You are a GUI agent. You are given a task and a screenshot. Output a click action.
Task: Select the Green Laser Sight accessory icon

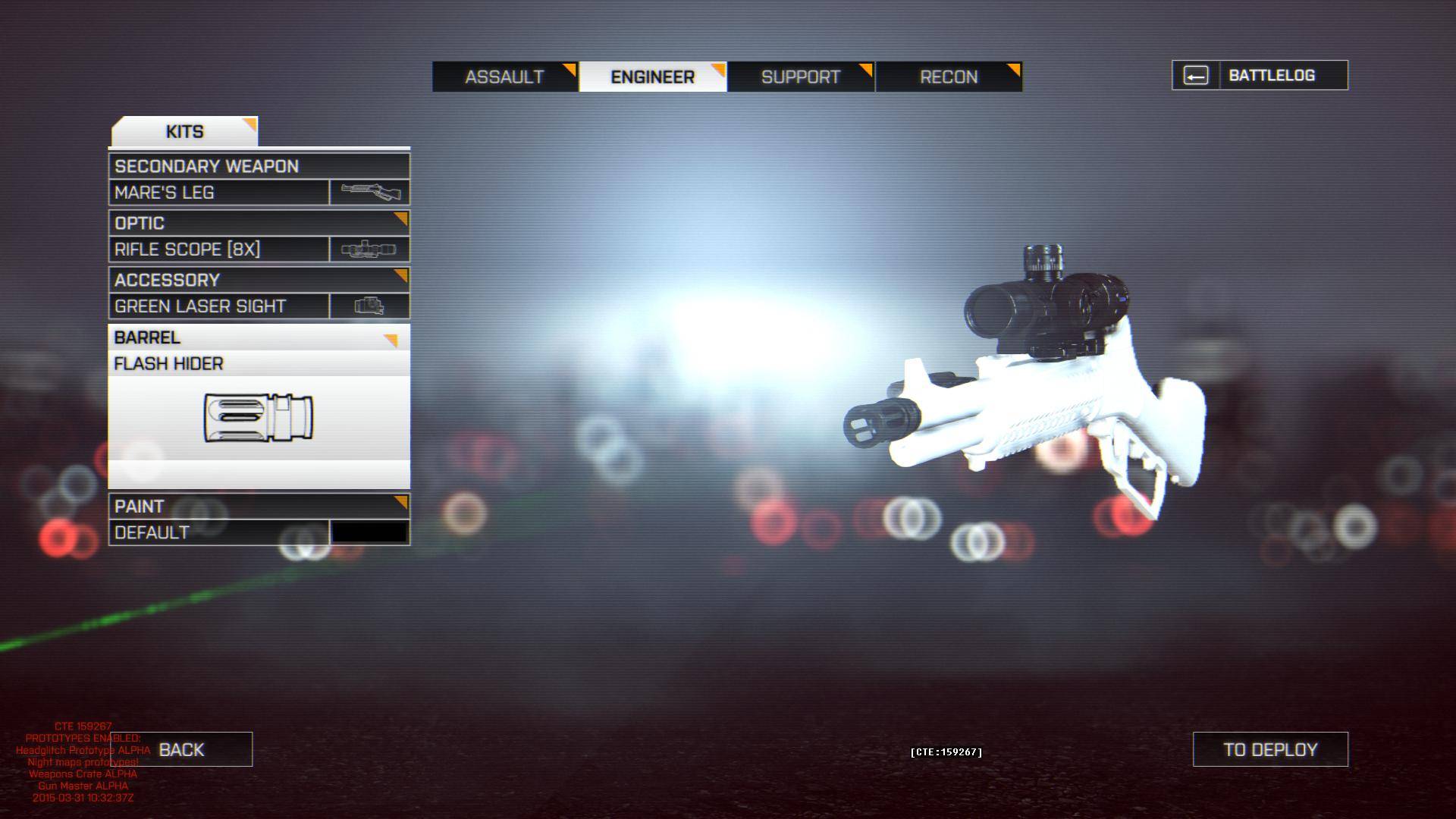(x=370, y=306)
